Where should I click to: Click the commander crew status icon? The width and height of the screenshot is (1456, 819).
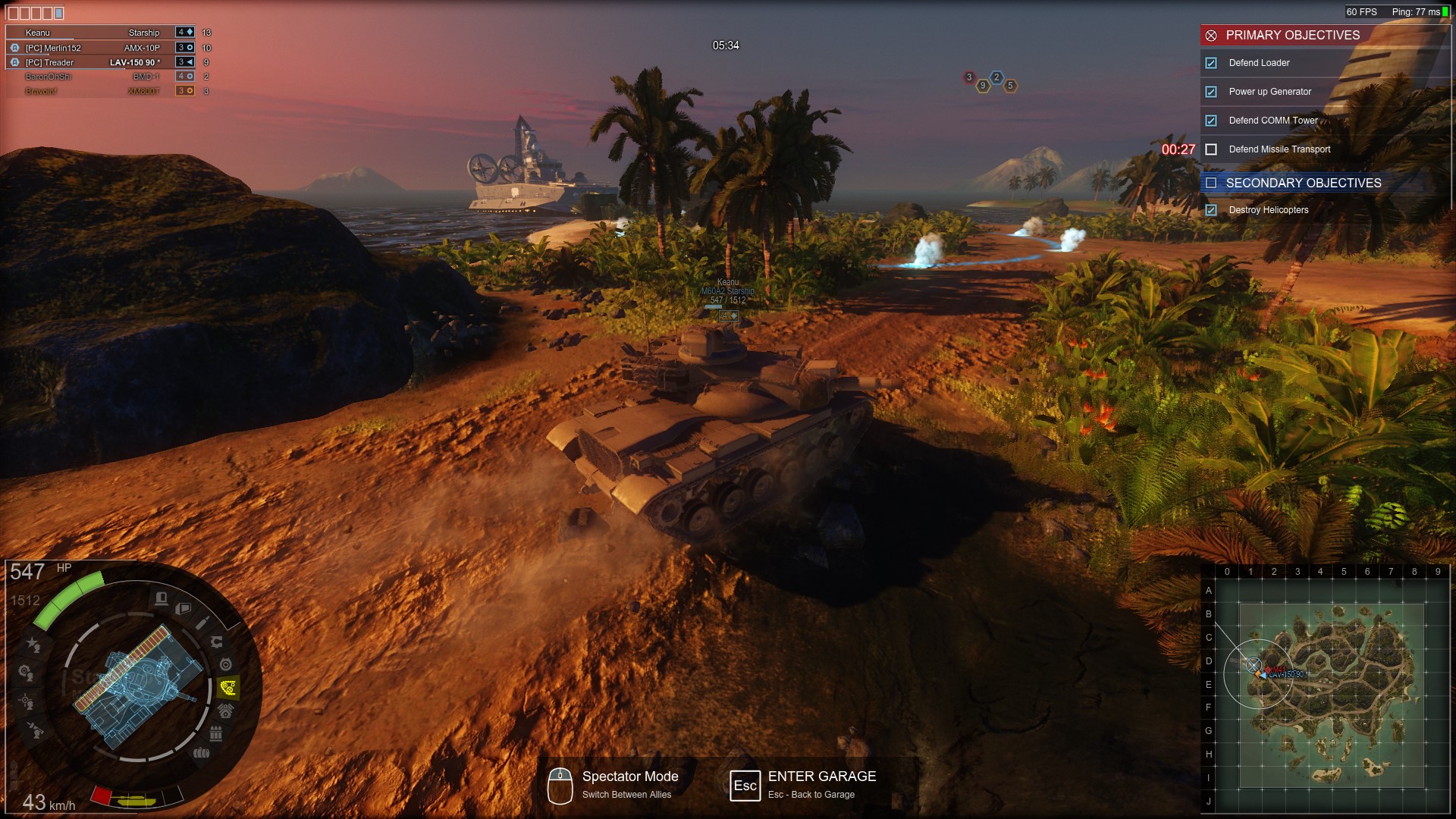(x=33, y=645)
